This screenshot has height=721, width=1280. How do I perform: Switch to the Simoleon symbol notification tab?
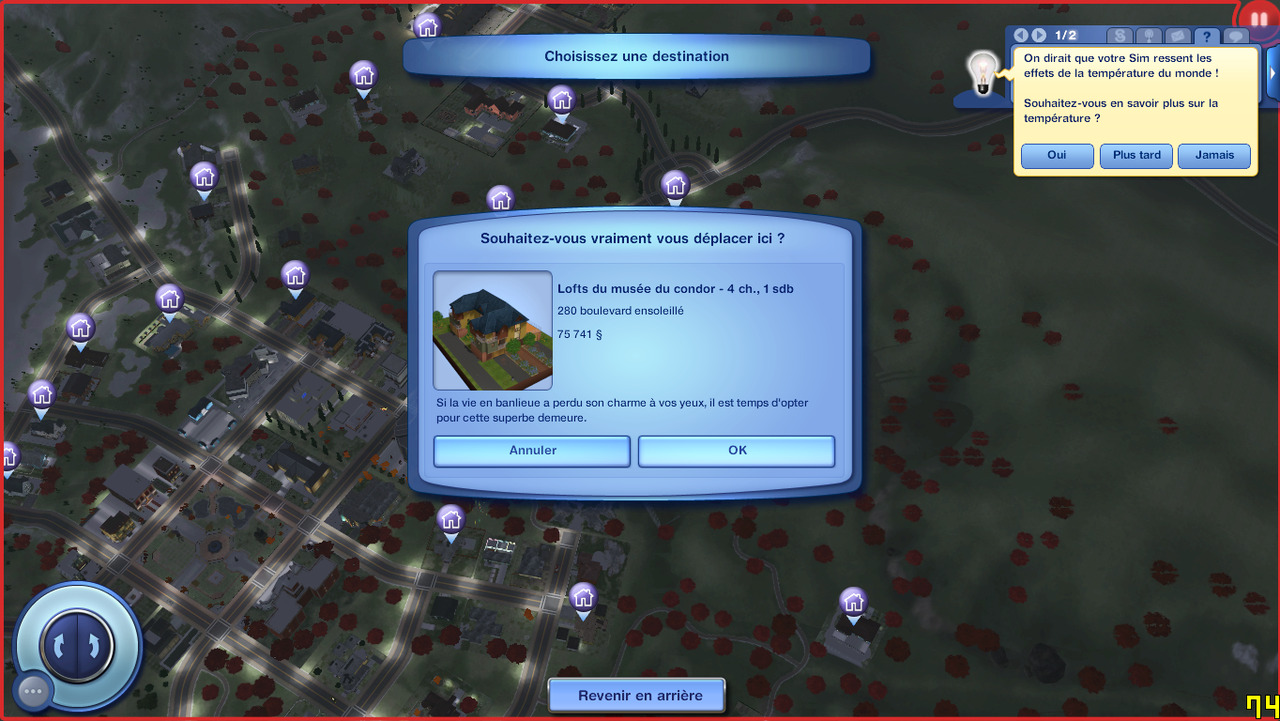[x=1120, y=37]
